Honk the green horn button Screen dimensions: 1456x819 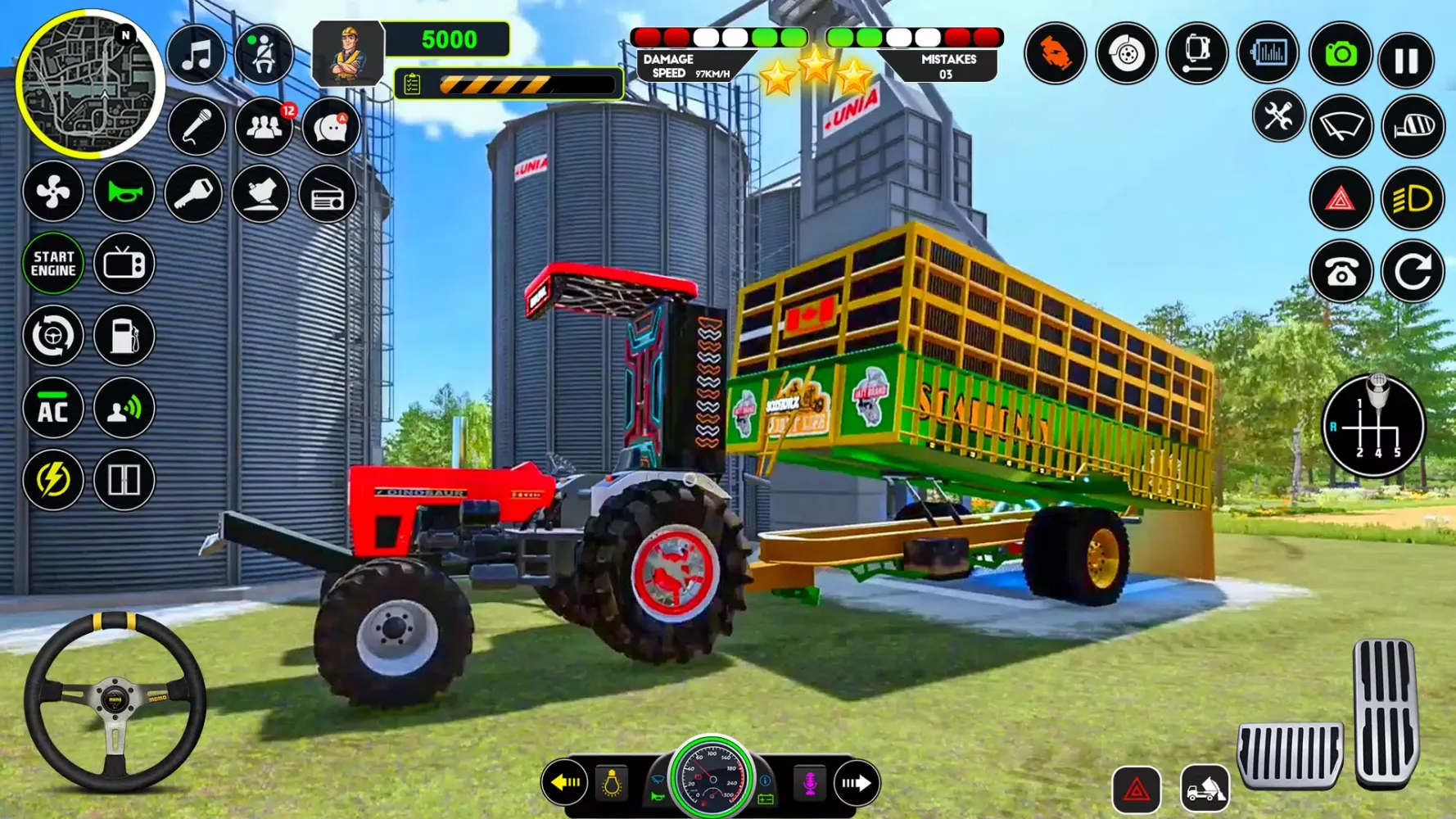tap(124, 192)
